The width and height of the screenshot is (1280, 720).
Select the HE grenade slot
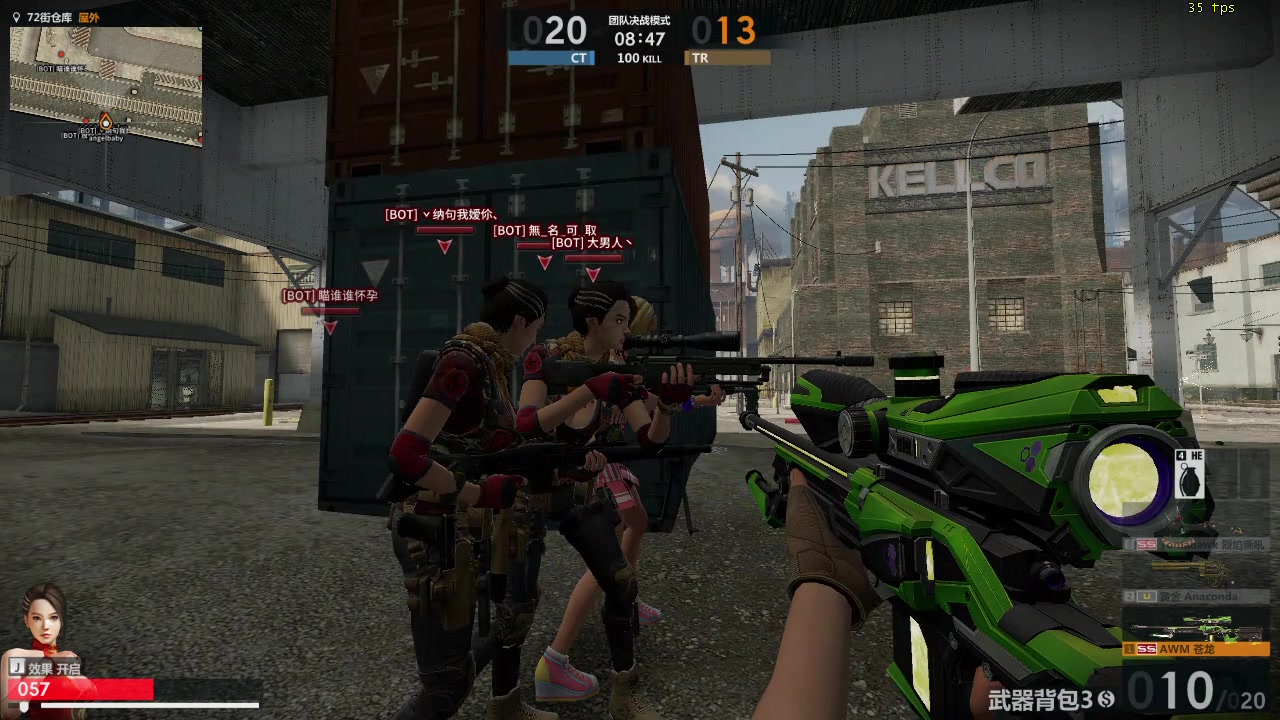1189,473
